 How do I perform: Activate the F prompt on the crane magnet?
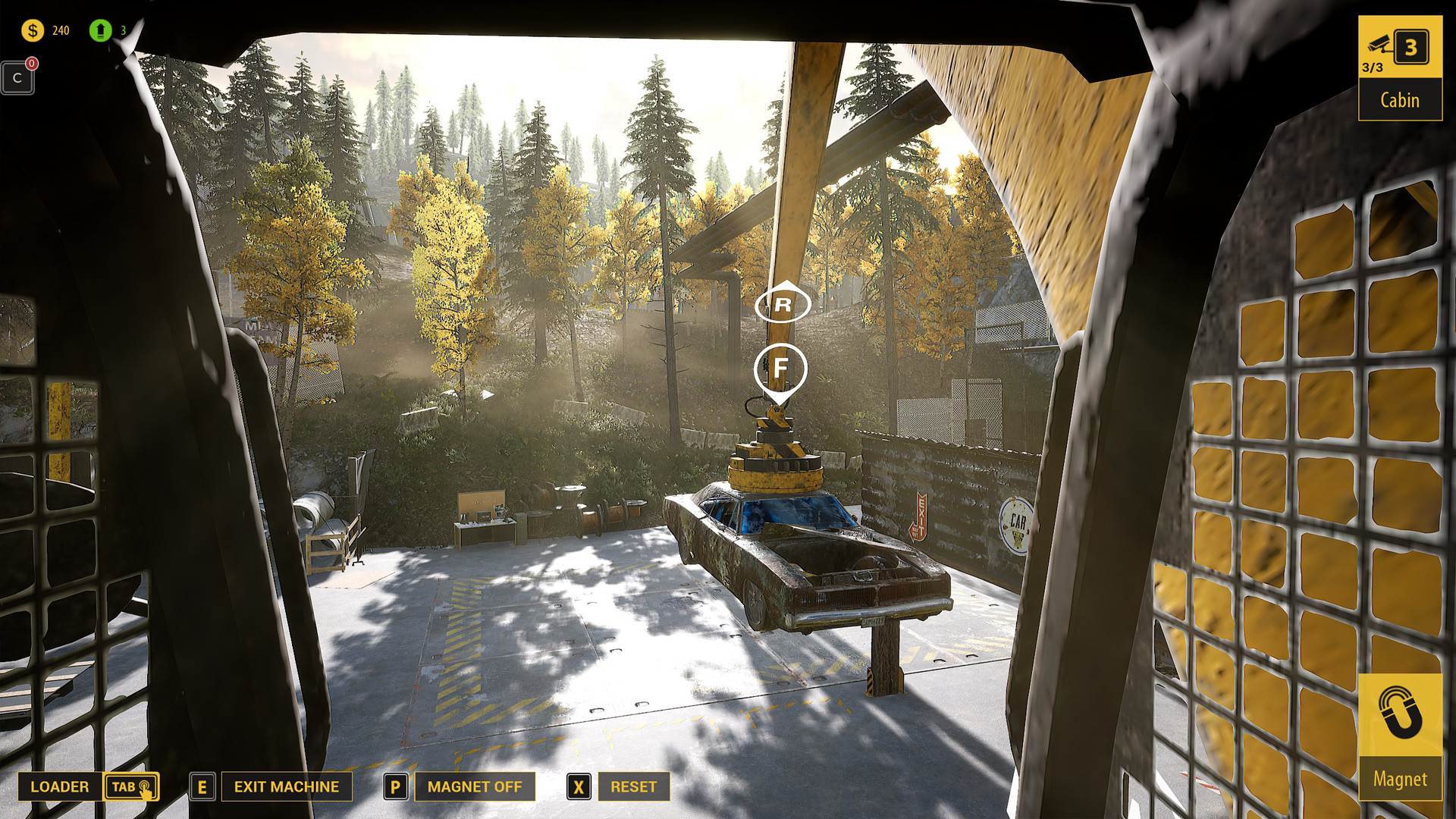pos(782,366)
